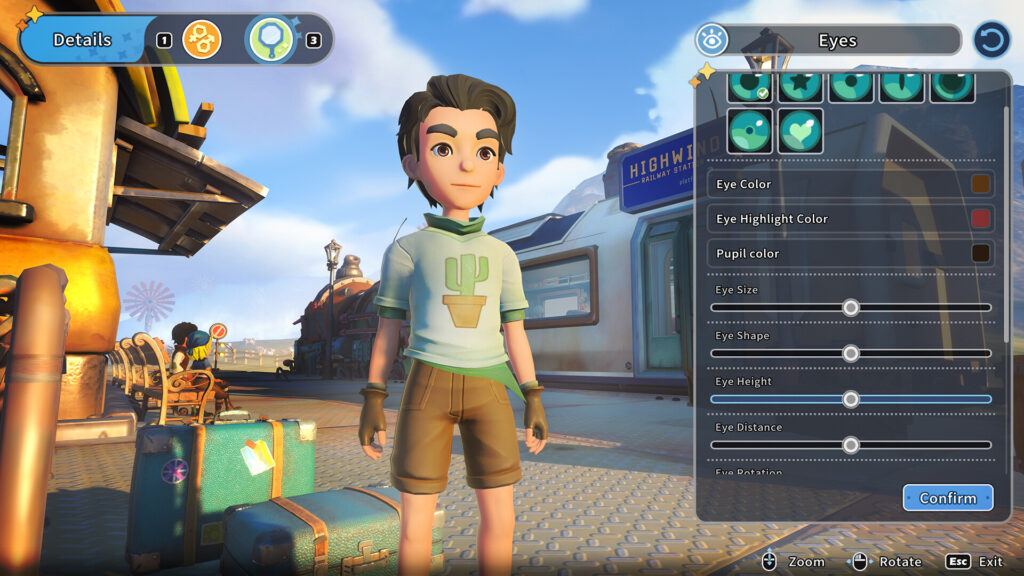Click the Eye Shape slider handle
The image size is (1024, 576).
(851, 353)
